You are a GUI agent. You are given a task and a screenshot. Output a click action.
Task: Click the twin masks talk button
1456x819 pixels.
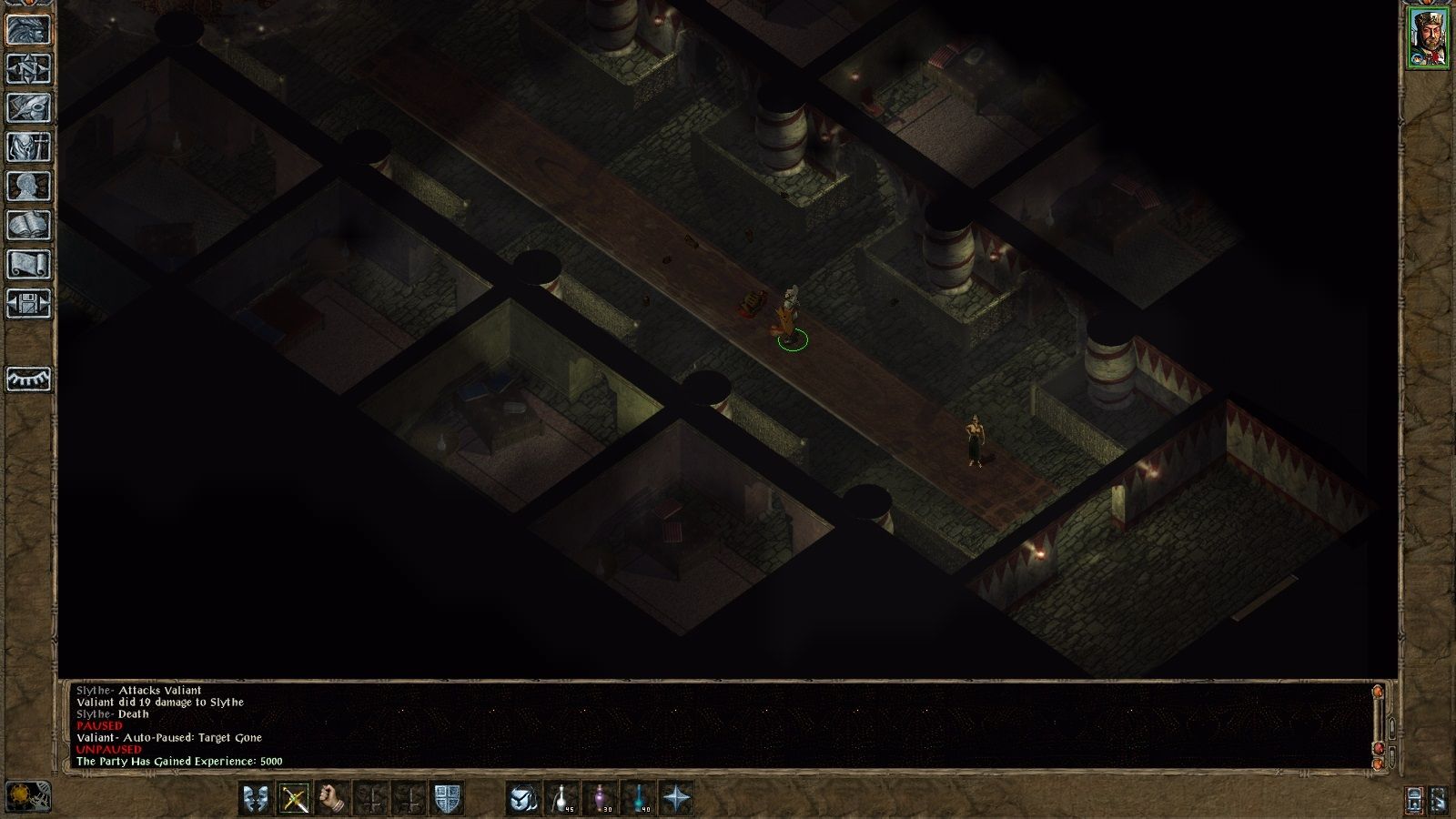pos(256,799)
